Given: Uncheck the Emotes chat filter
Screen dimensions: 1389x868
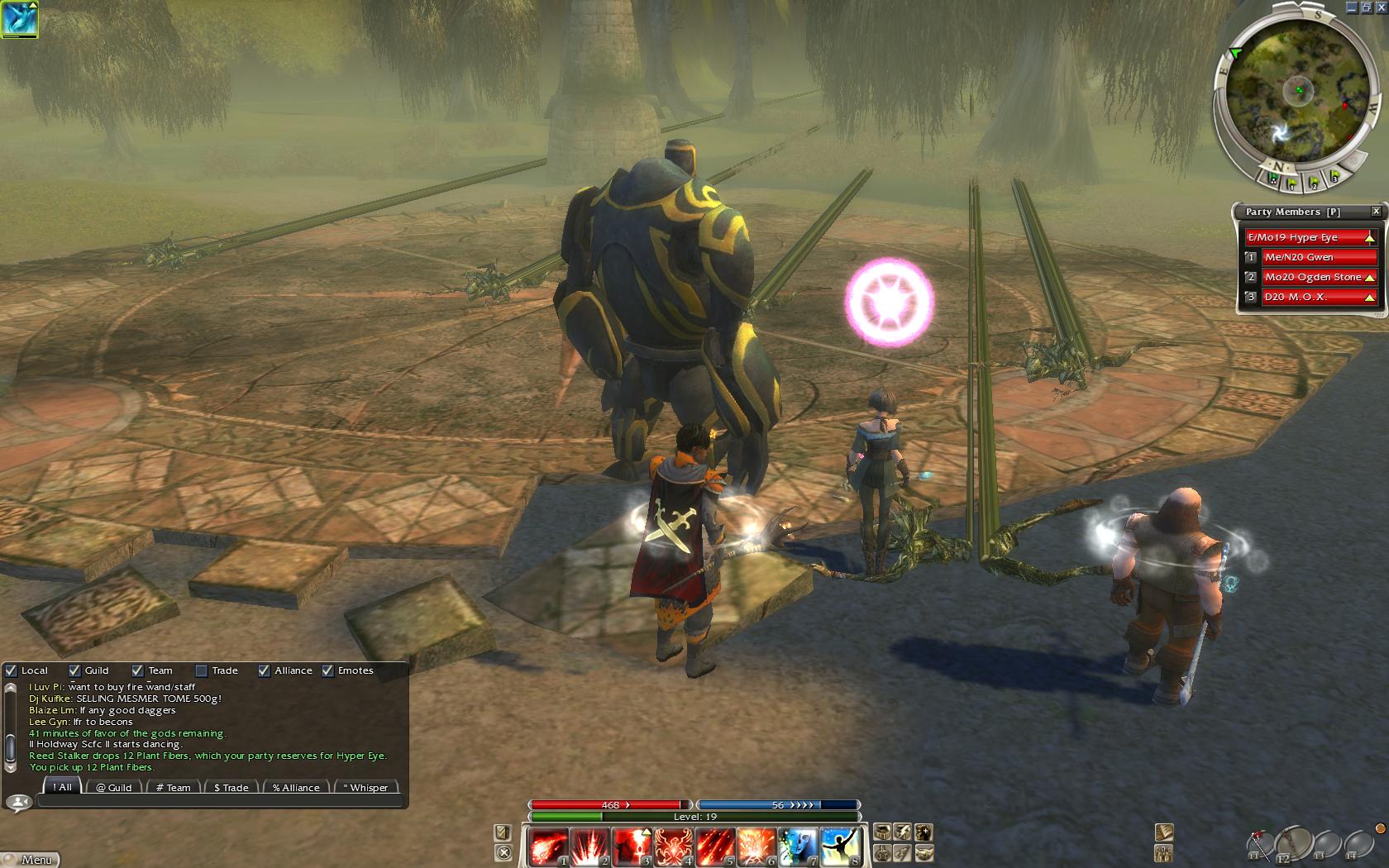Looking at the screenshot, I should (x=327, y=670).
